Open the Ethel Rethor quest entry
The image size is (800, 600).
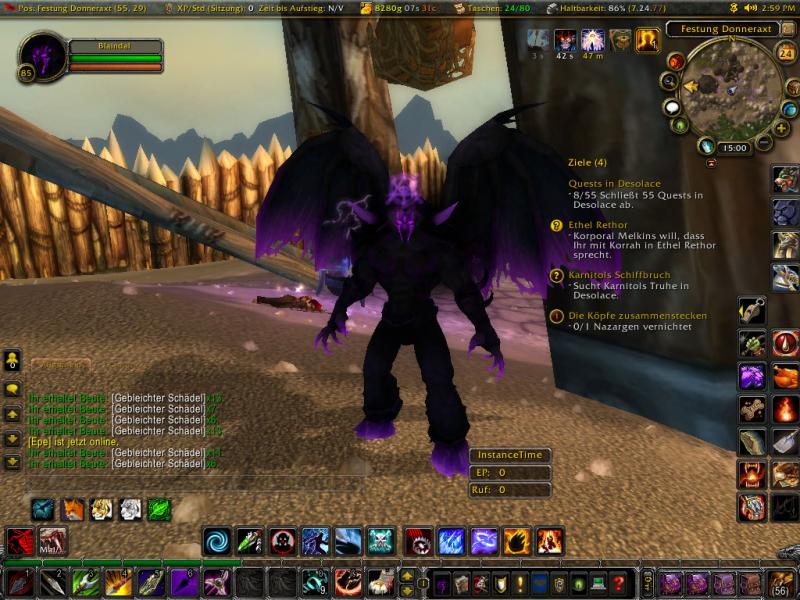(598, 225)
